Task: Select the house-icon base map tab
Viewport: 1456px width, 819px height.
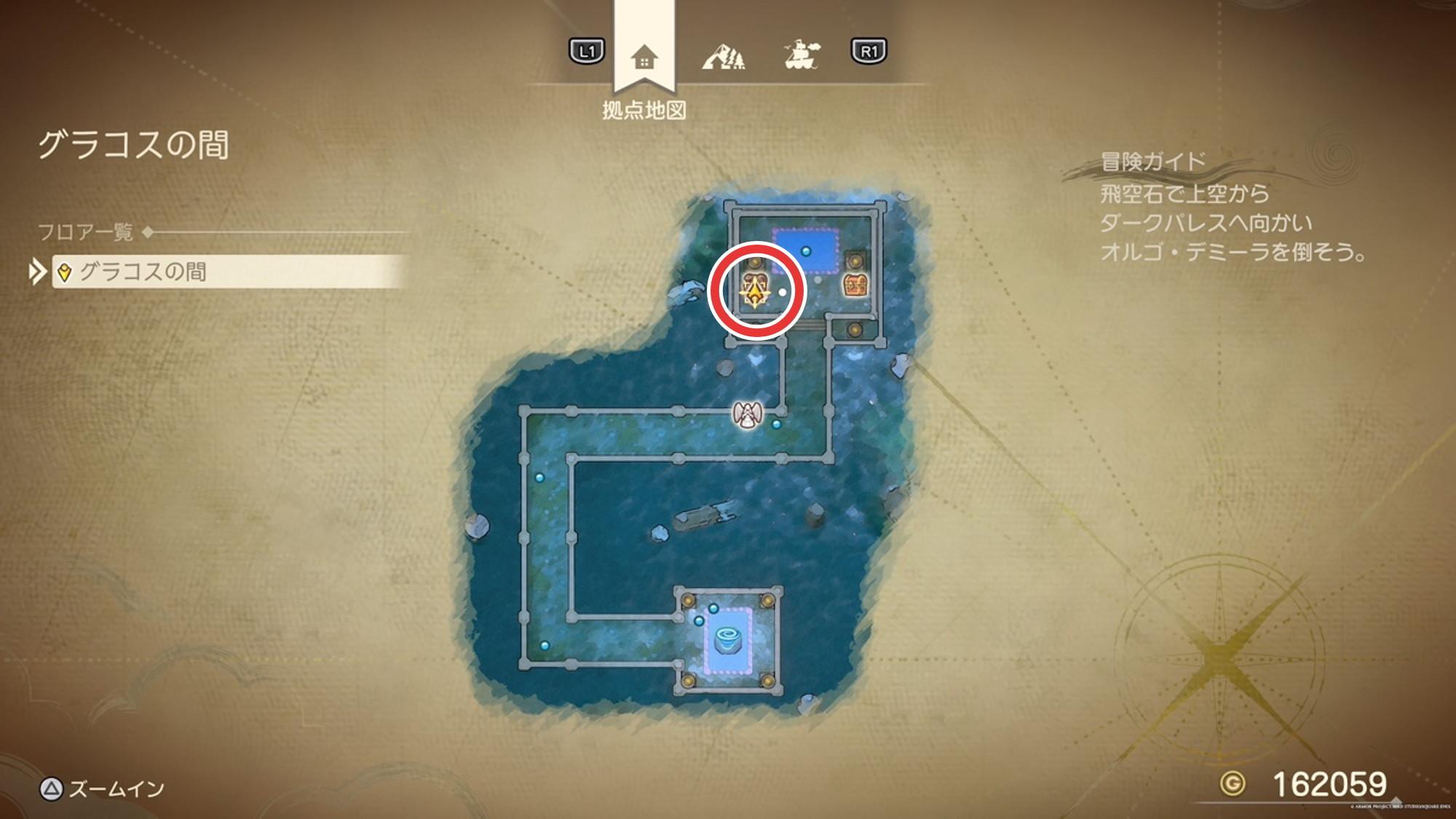Action: pos(644,57)
